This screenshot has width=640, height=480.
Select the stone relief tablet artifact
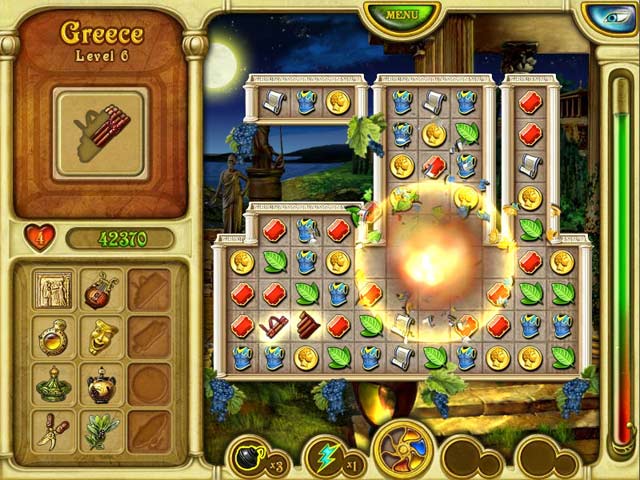(51, 290)
